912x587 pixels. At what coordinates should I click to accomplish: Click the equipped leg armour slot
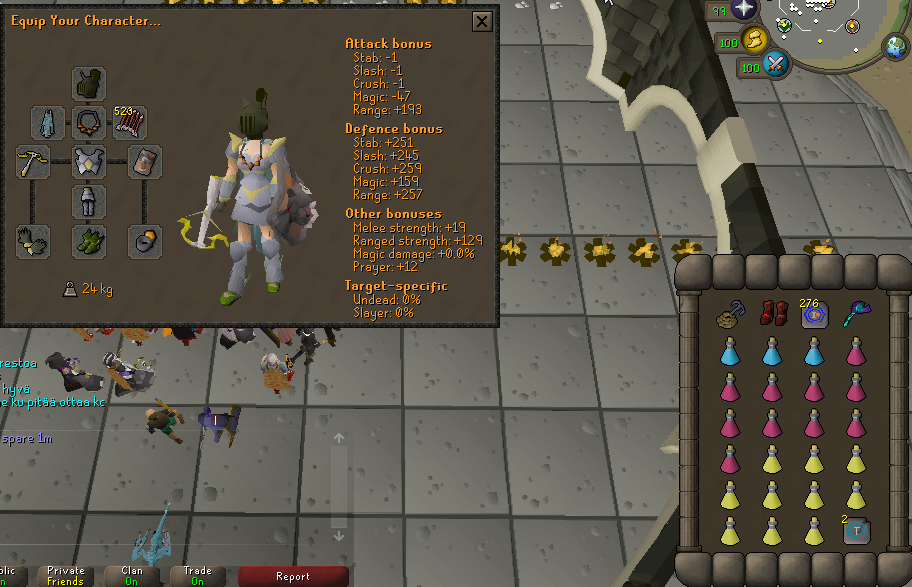(x=89, y=201)
